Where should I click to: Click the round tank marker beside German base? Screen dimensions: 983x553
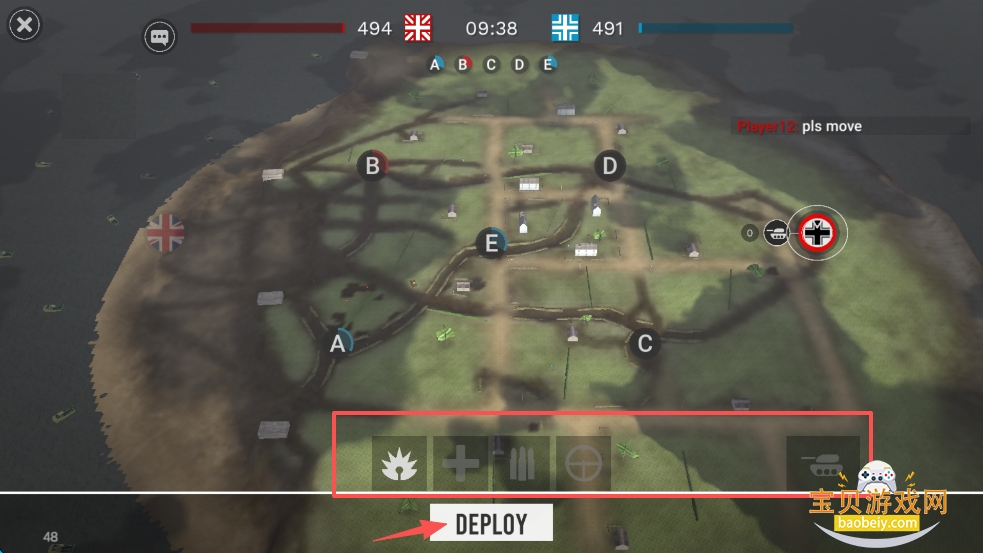pyautogui.click(x=775, y=233)
